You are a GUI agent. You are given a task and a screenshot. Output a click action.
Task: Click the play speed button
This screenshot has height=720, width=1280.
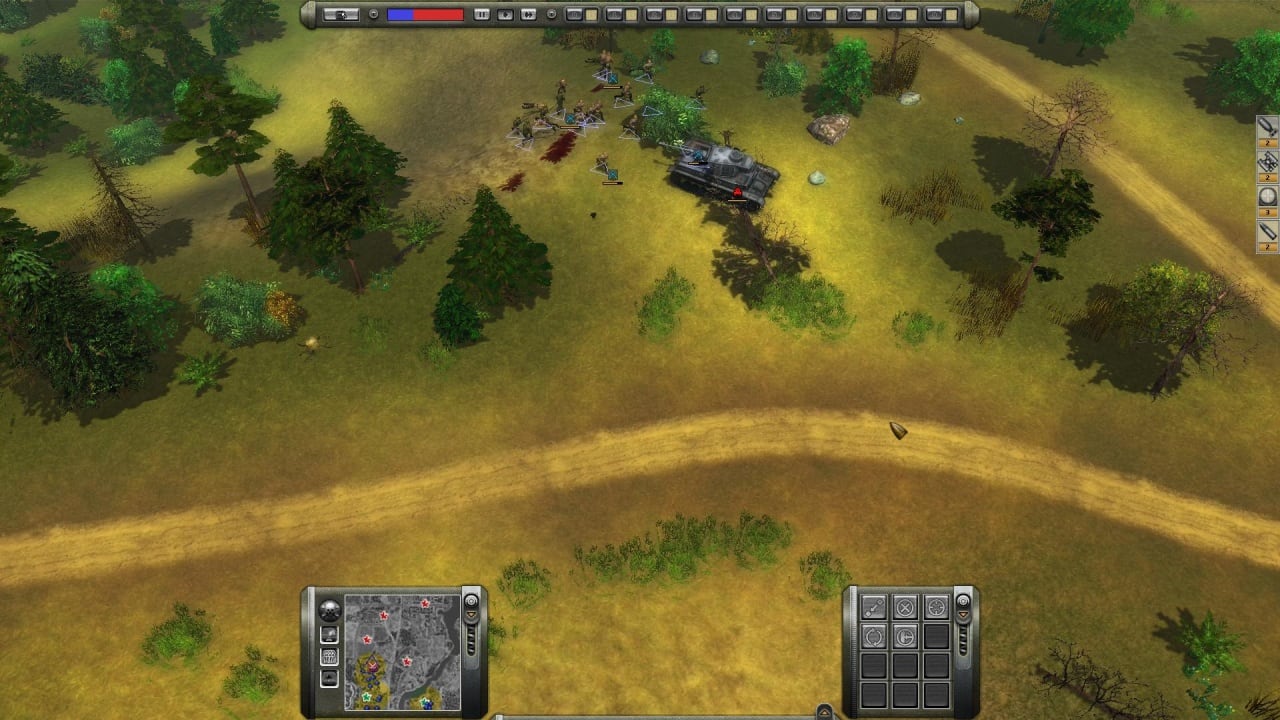click(x=505, y=14)
